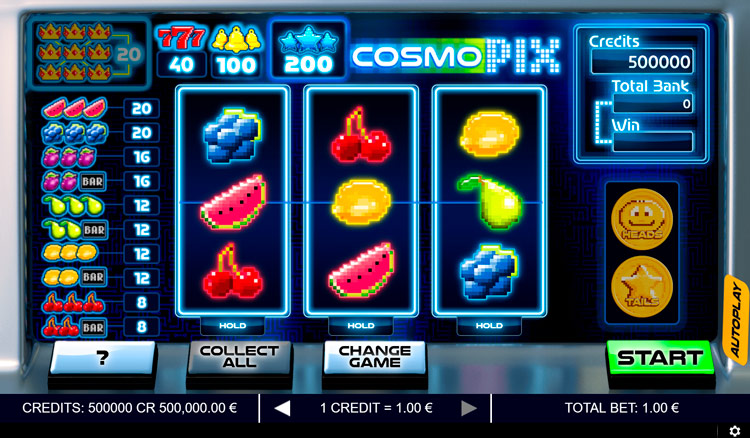Hold the middle reel
This screenshot has width=750, height=438.
click(360, 326)
